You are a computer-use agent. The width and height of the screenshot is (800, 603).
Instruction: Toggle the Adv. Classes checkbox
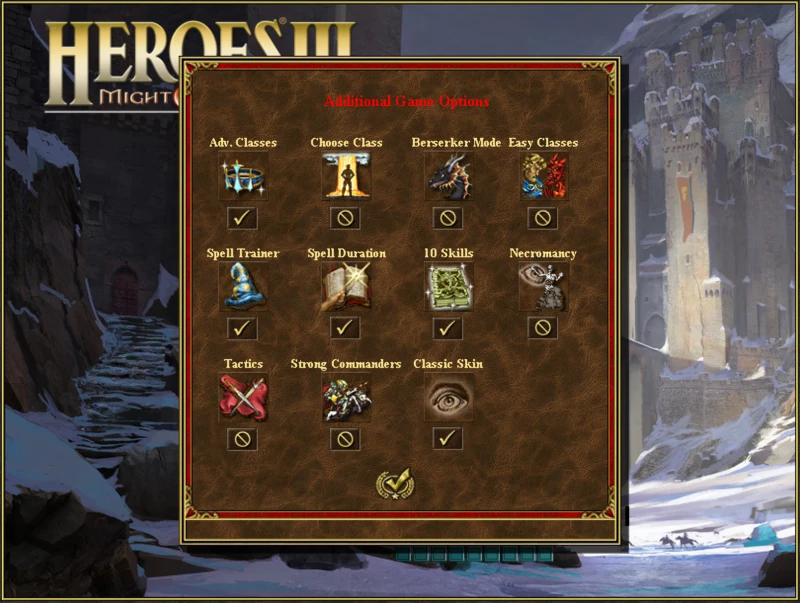coord(243,217)
